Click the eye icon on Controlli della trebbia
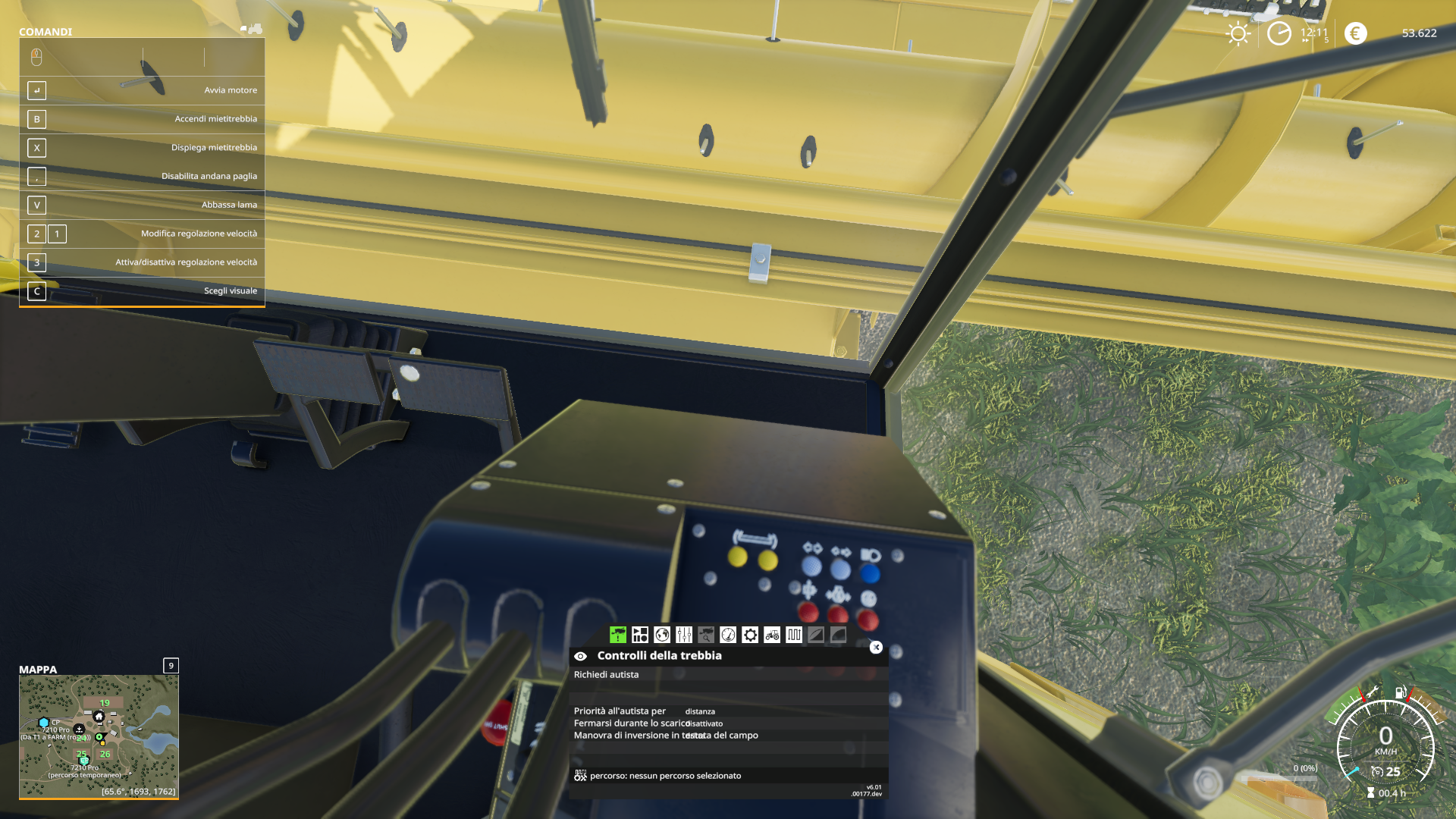 coord(581,655)
